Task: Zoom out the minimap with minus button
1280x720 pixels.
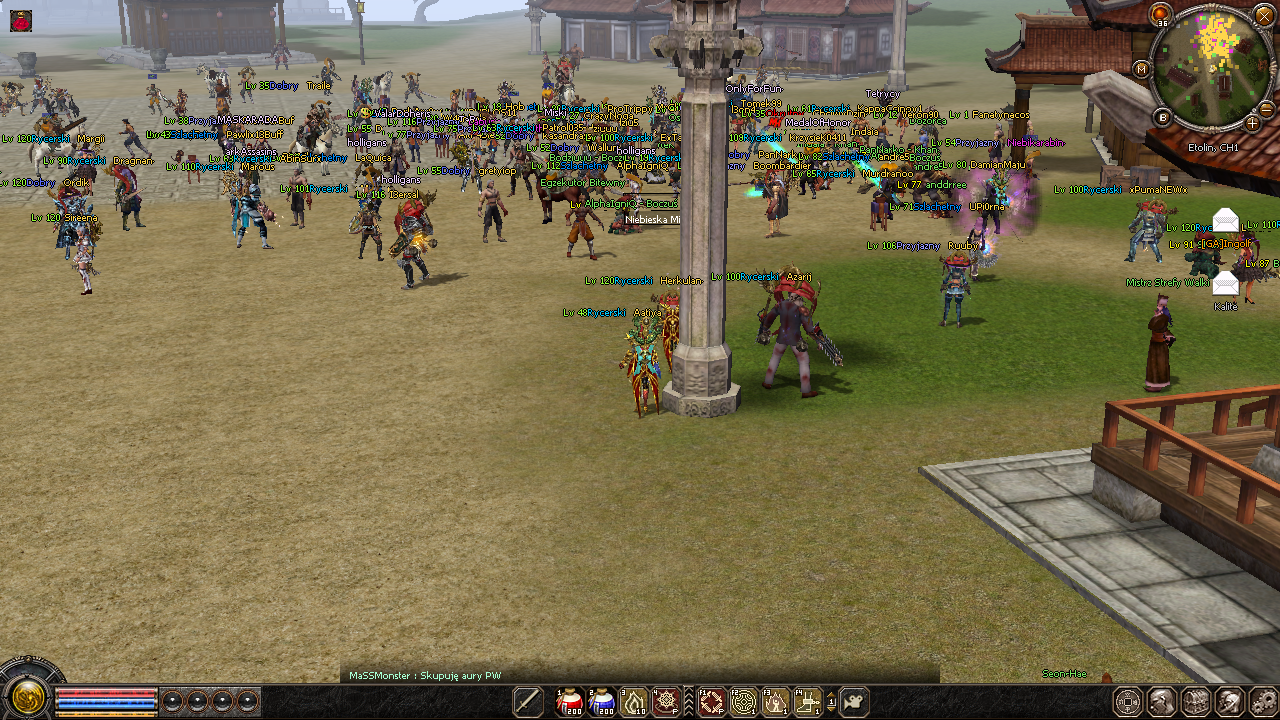Action: point(1267,109)
